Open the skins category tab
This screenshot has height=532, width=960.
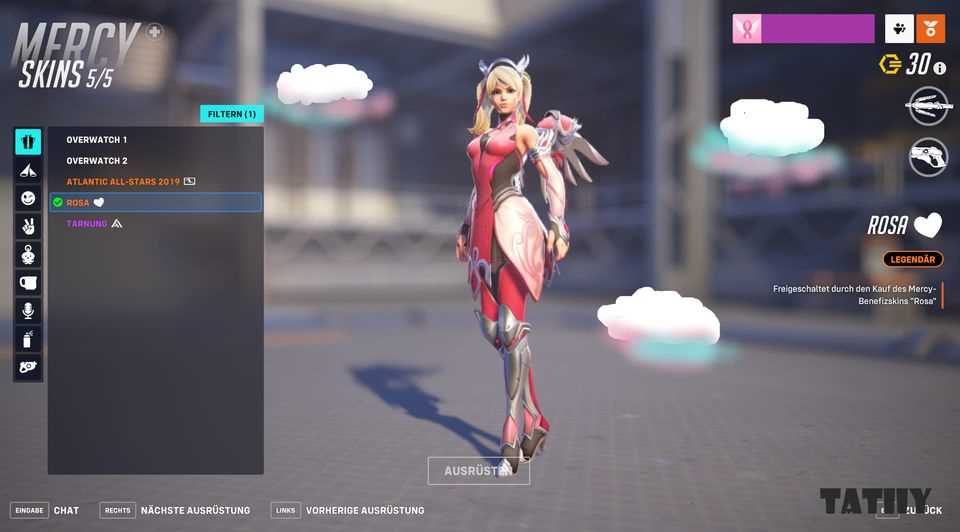[28, 142]
